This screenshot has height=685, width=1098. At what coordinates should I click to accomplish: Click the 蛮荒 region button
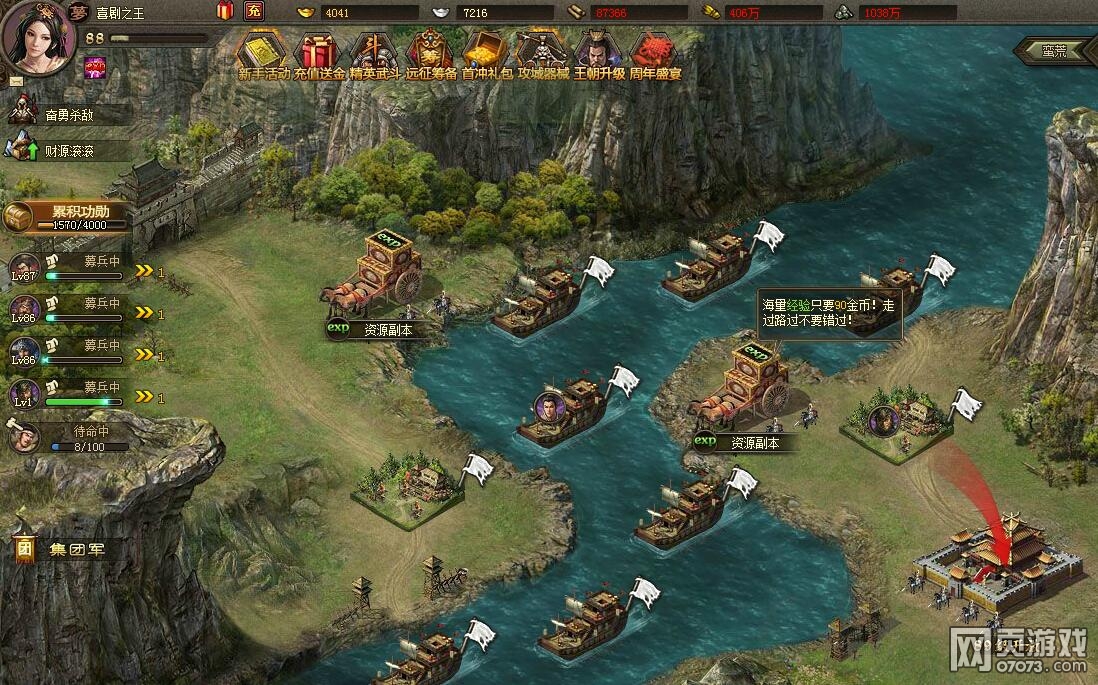click(1052, 51)
